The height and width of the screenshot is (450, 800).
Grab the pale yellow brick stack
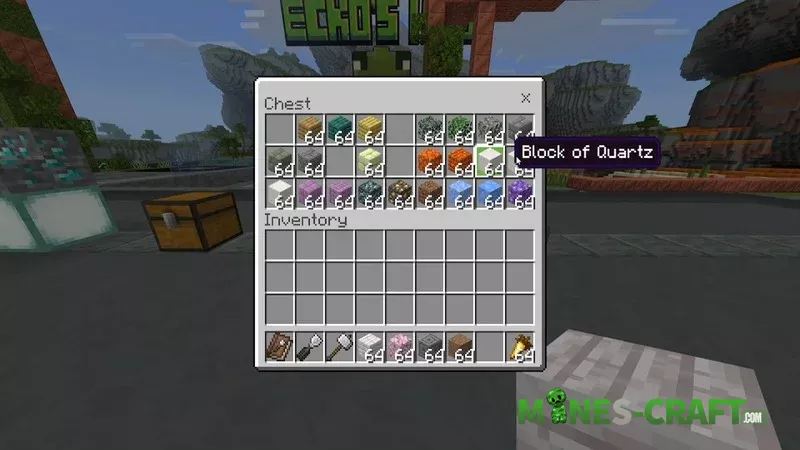click(370, 160)
